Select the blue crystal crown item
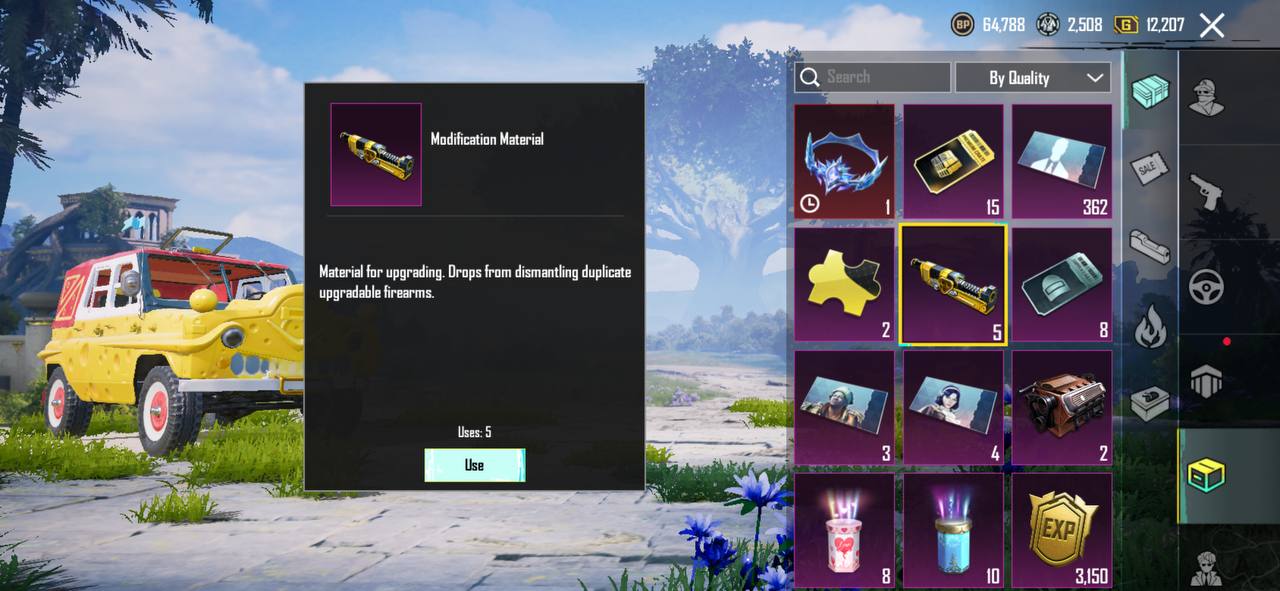The width and height of the screenshot is (1280, 591). point(845,162)
